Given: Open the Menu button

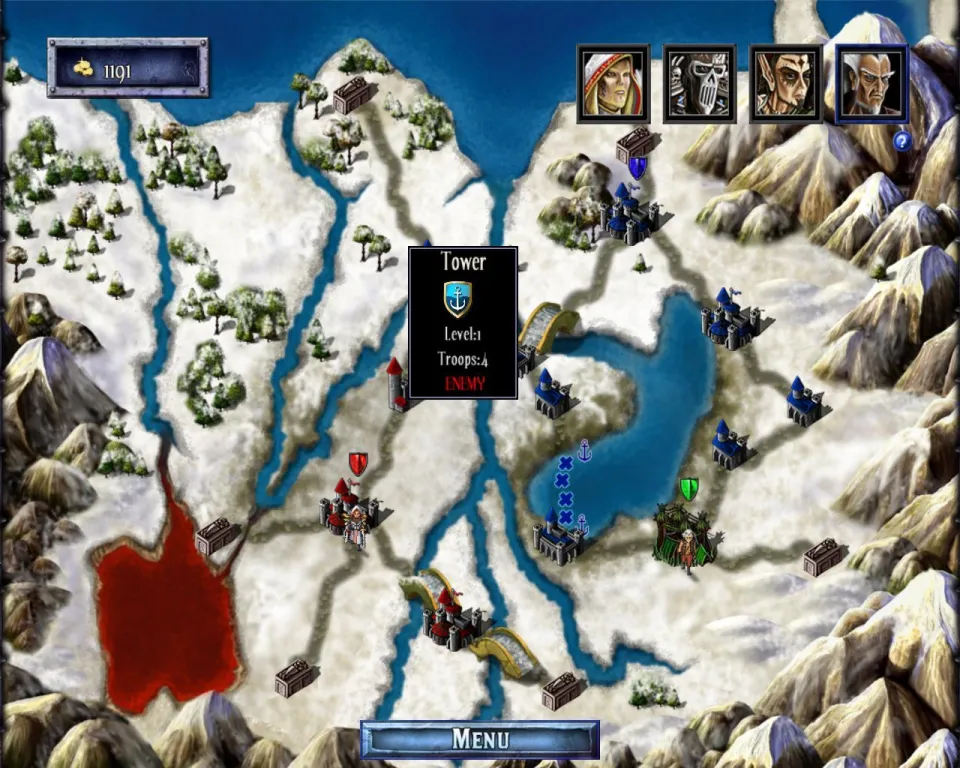Looking at the screenshot, I should pos(480,739).
